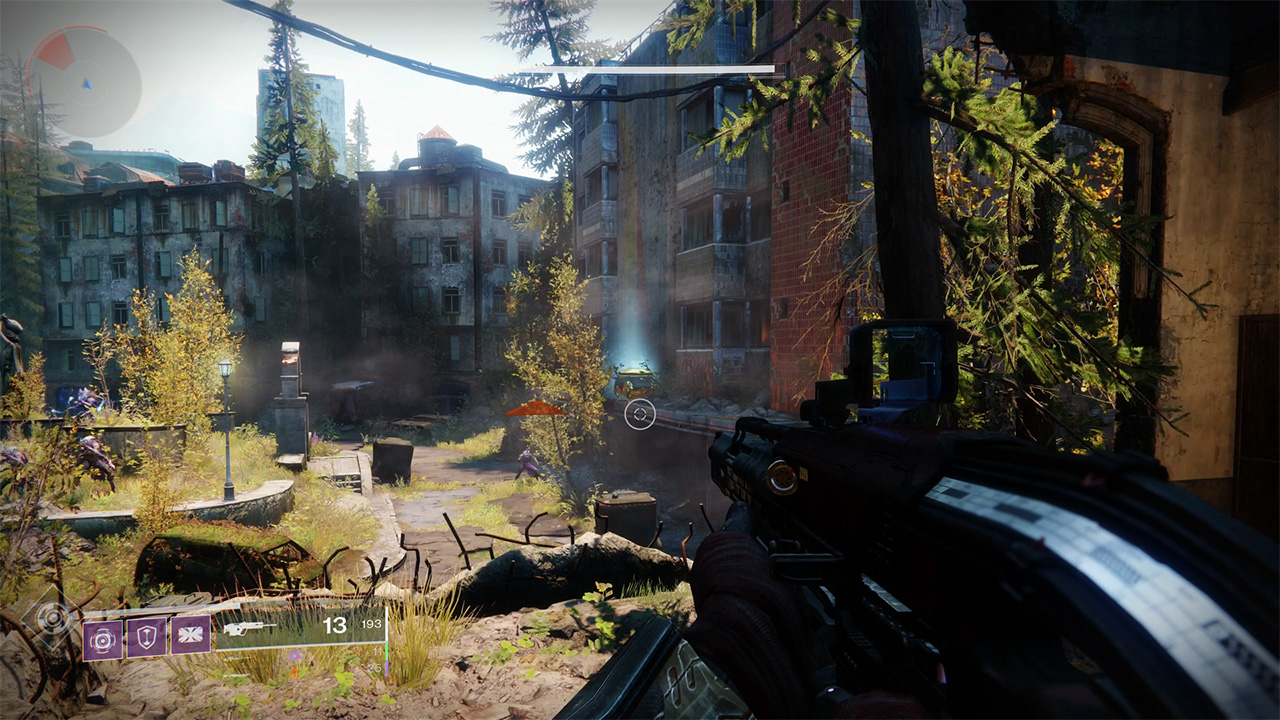Activate the grenade ability icon
This screenshot has height=720, width=1280.
102,637
